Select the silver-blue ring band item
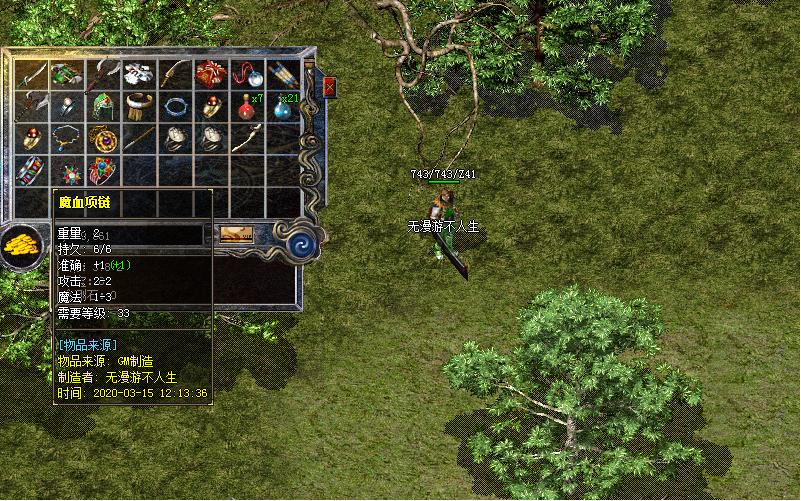 [175, 106]
